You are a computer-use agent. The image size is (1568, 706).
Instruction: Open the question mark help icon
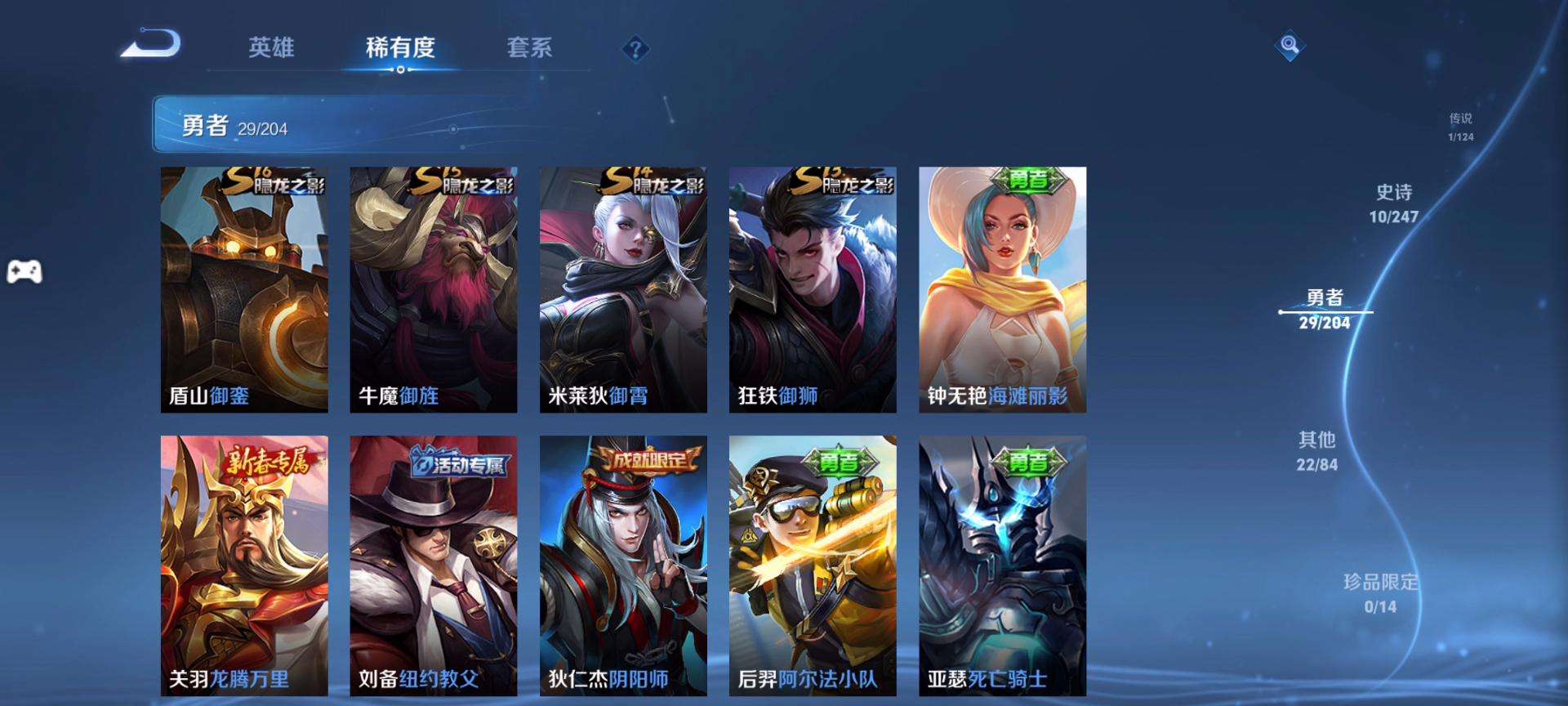tap(635, 49)
